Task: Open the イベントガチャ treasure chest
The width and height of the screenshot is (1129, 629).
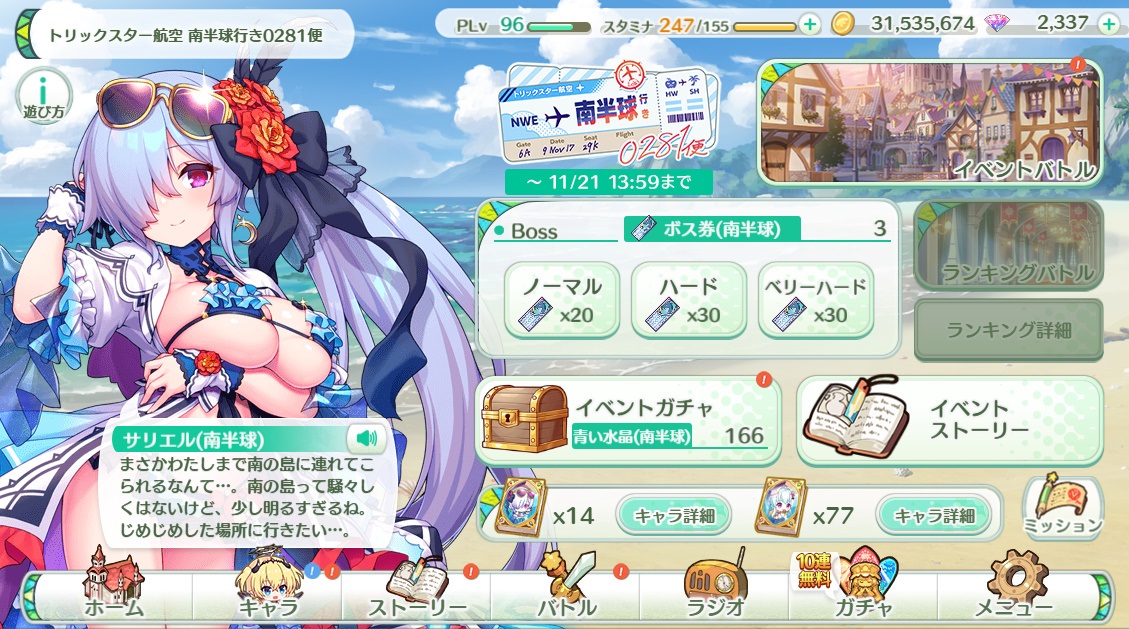Action: click(627, 420)
